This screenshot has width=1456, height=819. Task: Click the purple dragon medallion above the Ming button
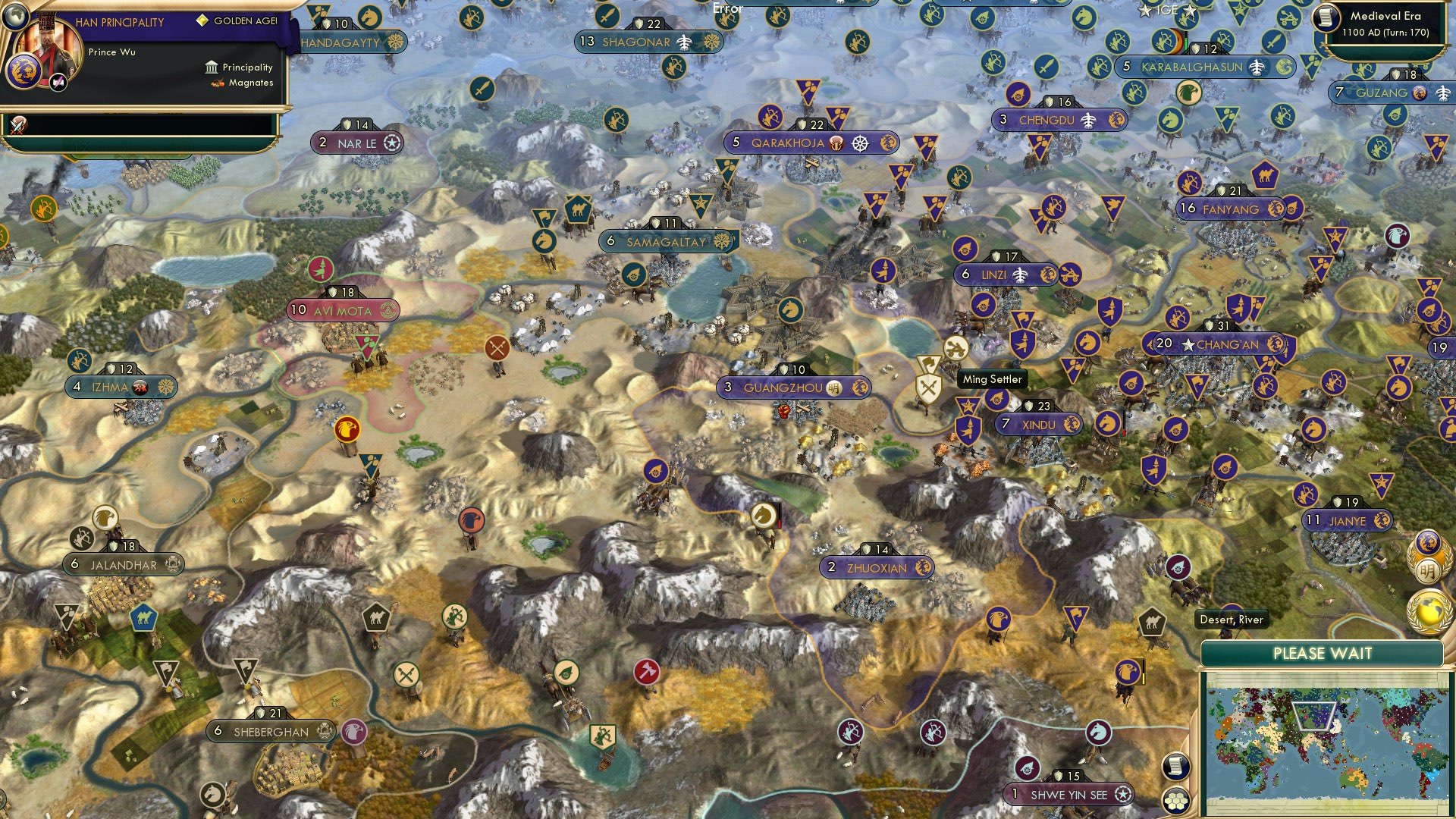(x=1427, y=541)
